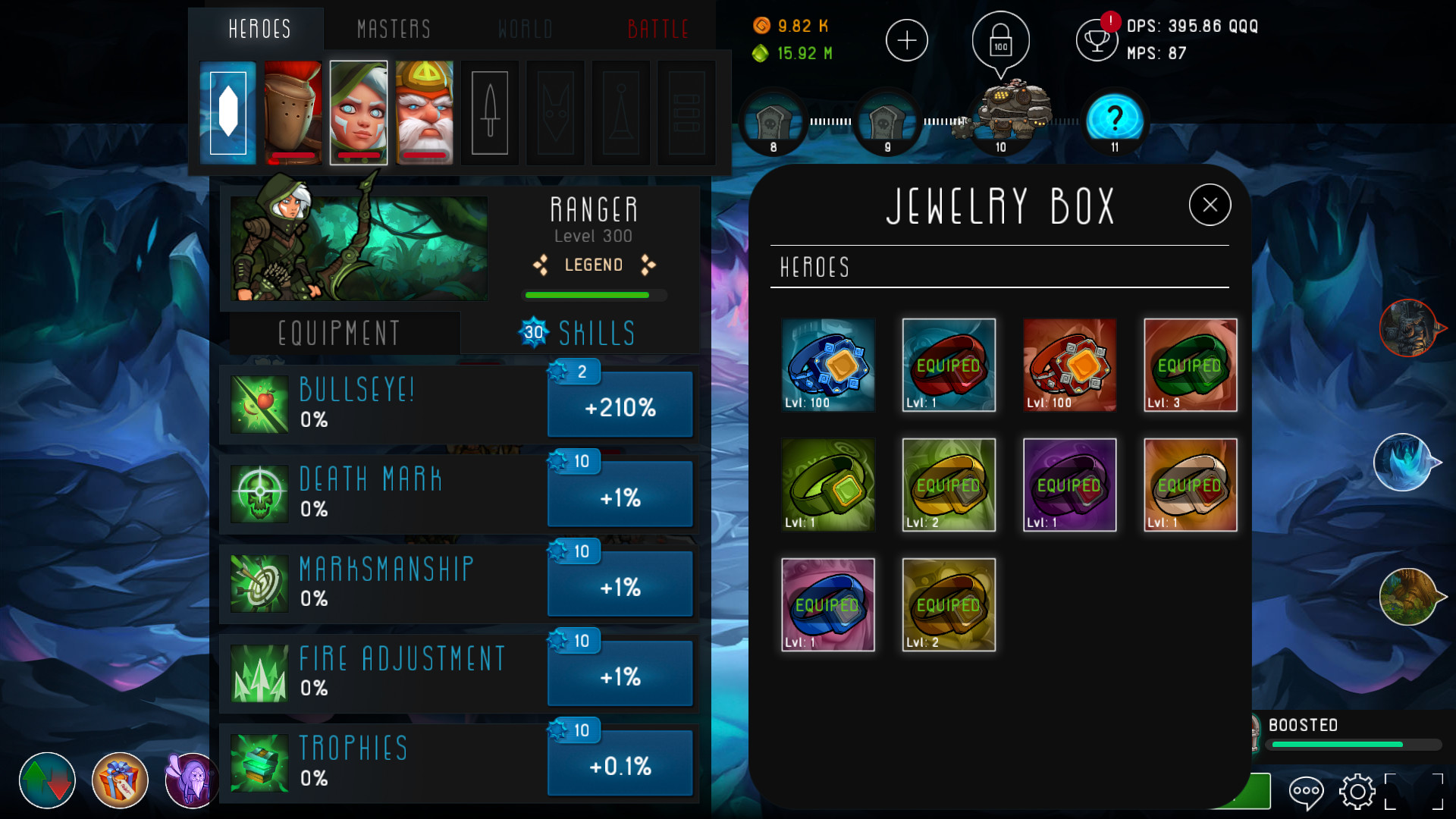This screenshot has width=1456, height=819.
Task: Upgrade Bullseye! with the +210% button
Action: pyautogui.click(x=620, y=406)
